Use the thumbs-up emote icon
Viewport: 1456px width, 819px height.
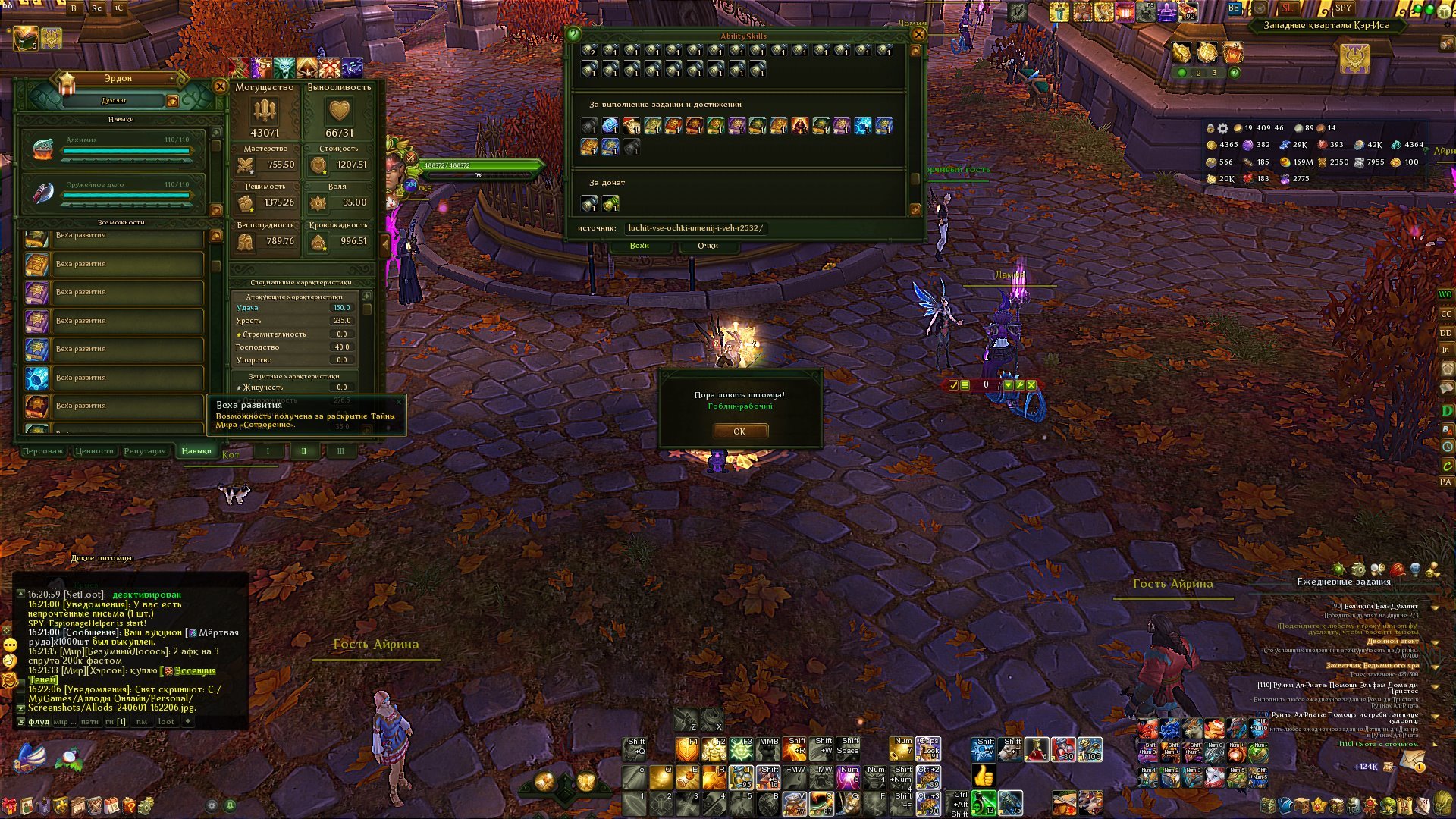[x=984, y=776]
